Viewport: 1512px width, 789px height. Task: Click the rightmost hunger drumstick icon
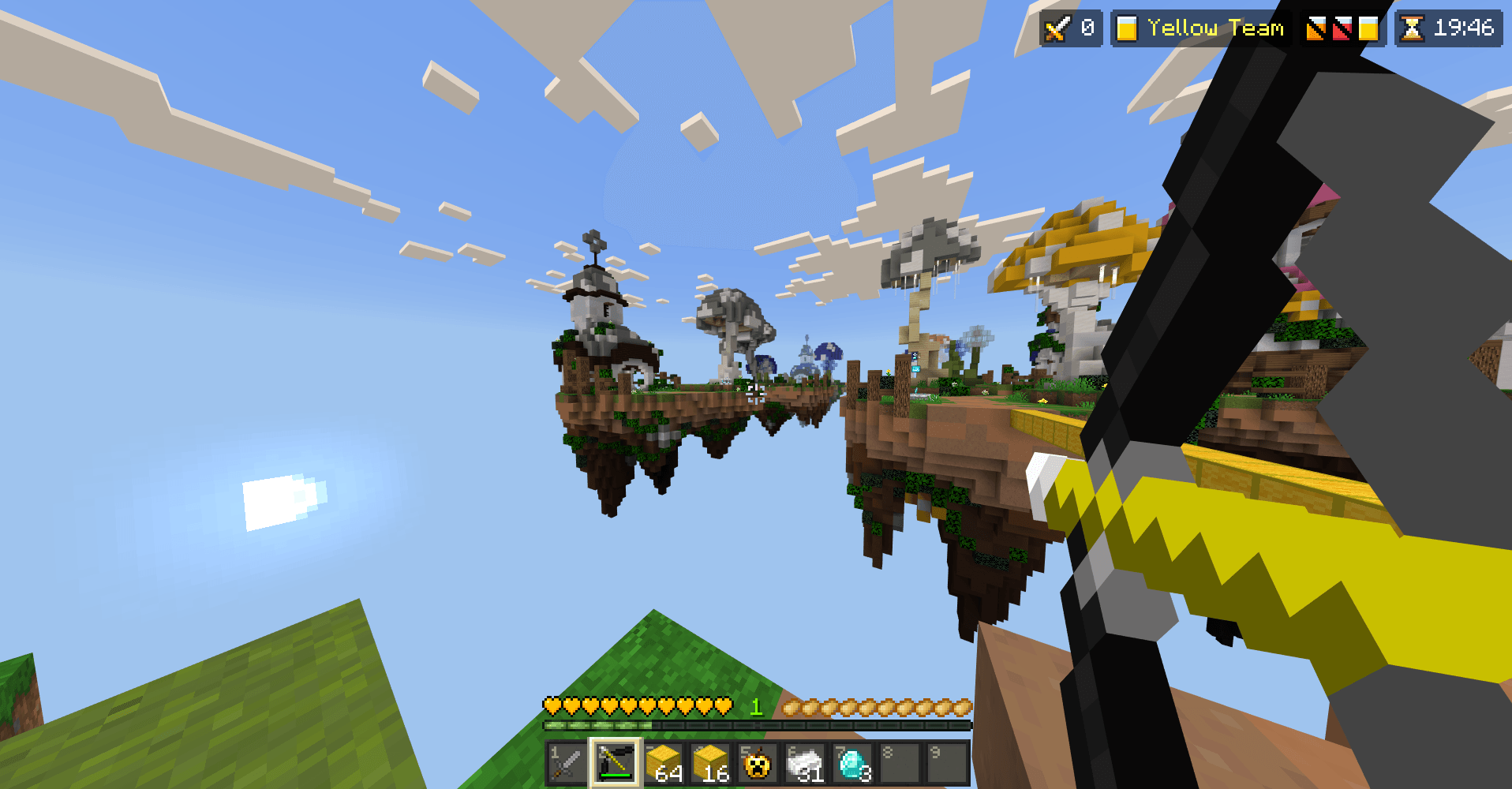964,708
